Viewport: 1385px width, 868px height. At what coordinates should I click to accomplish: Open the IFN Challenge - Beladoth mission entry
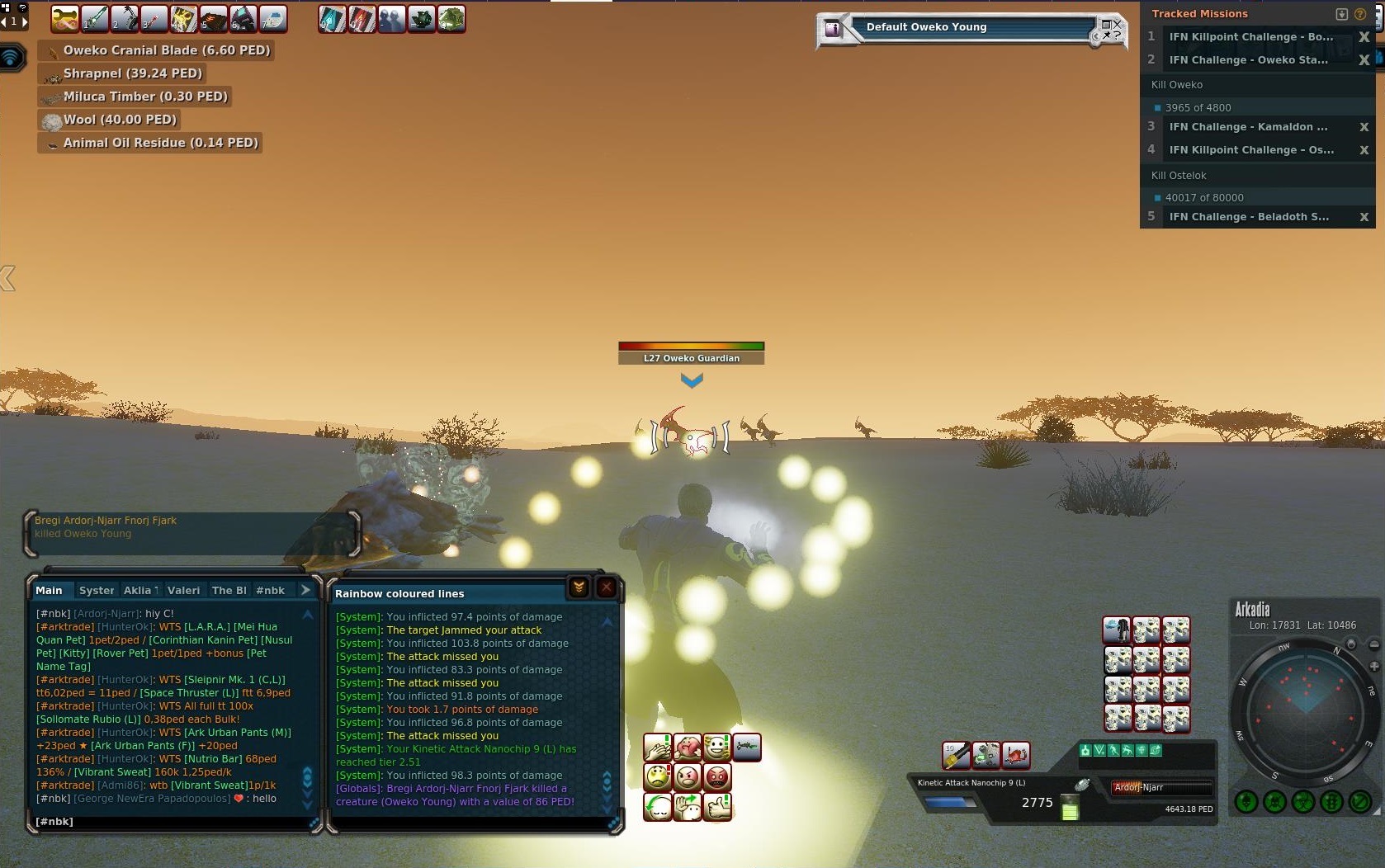click(1248, 217)
